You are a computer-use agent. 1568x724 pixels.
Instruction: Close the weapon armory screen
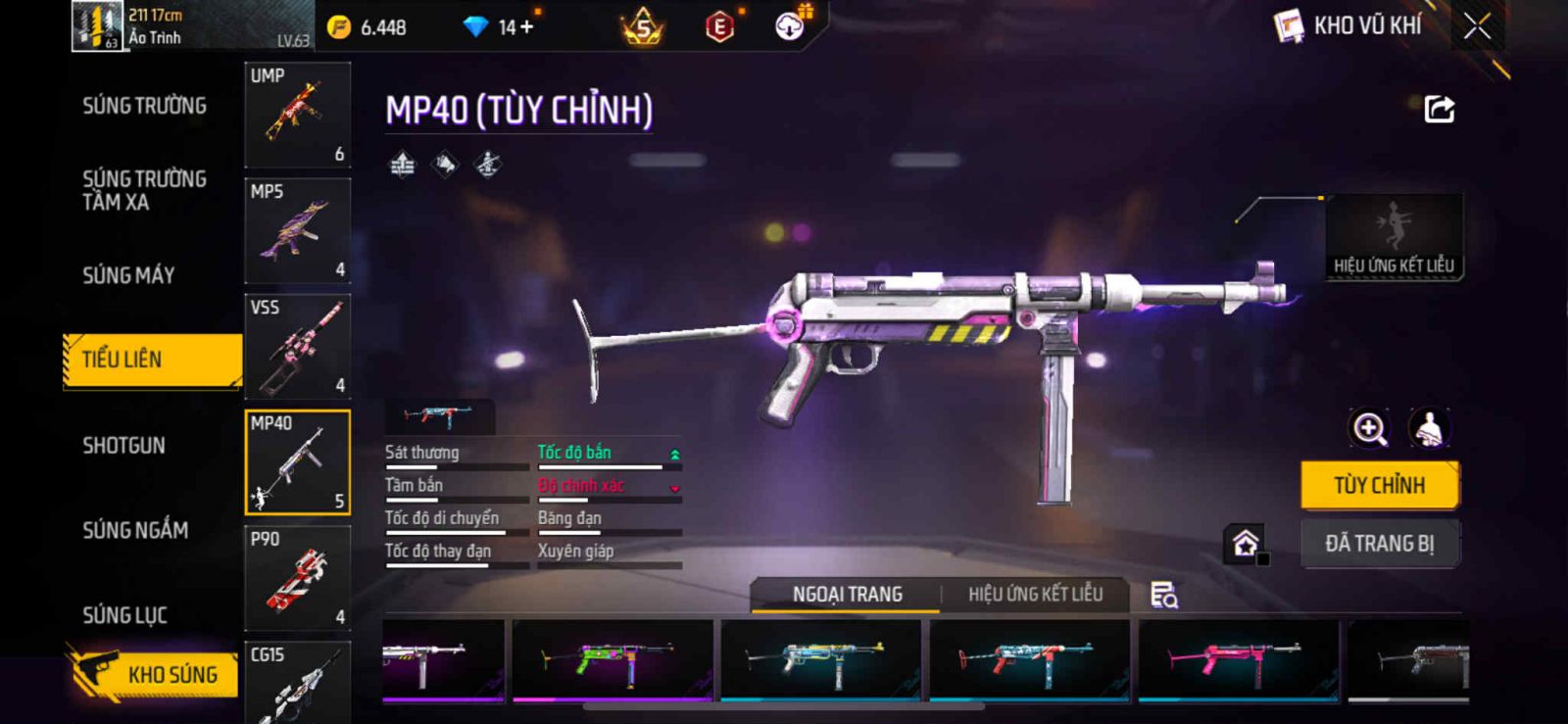tap(1477, 26)
